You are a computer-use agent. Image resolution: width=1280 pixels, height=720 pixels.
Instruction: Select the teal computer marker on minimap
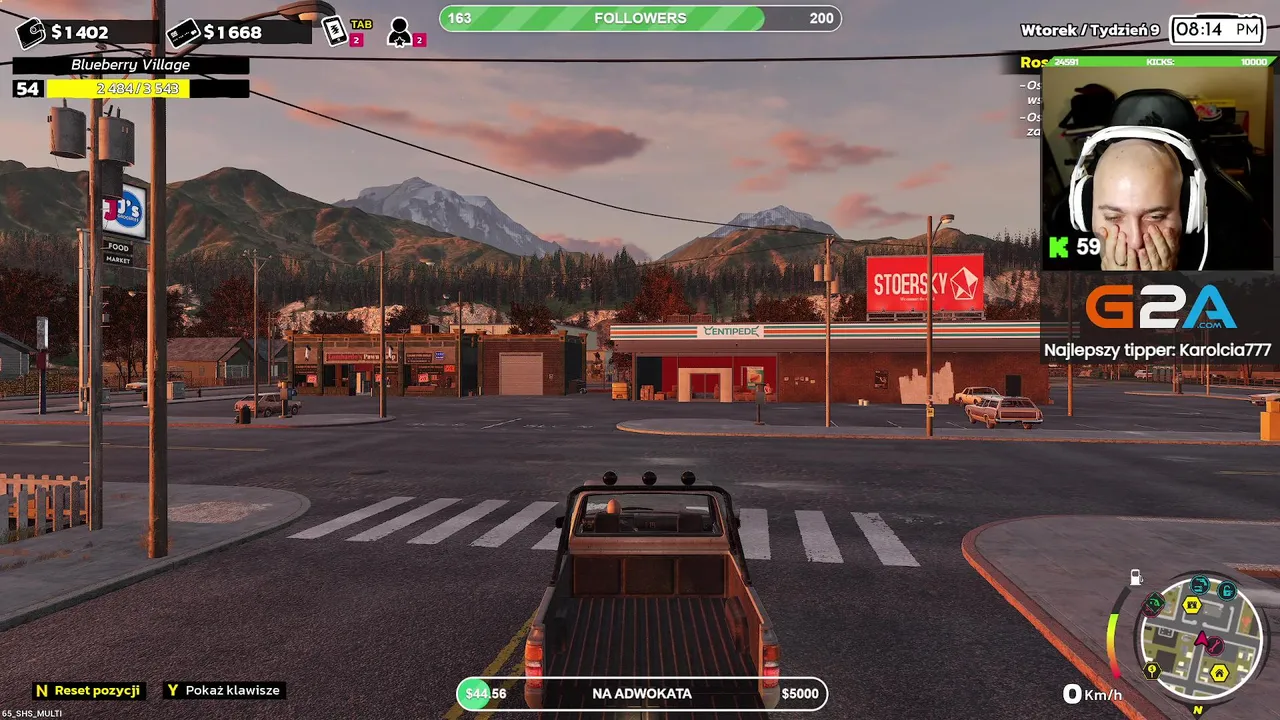point(1200,586)
